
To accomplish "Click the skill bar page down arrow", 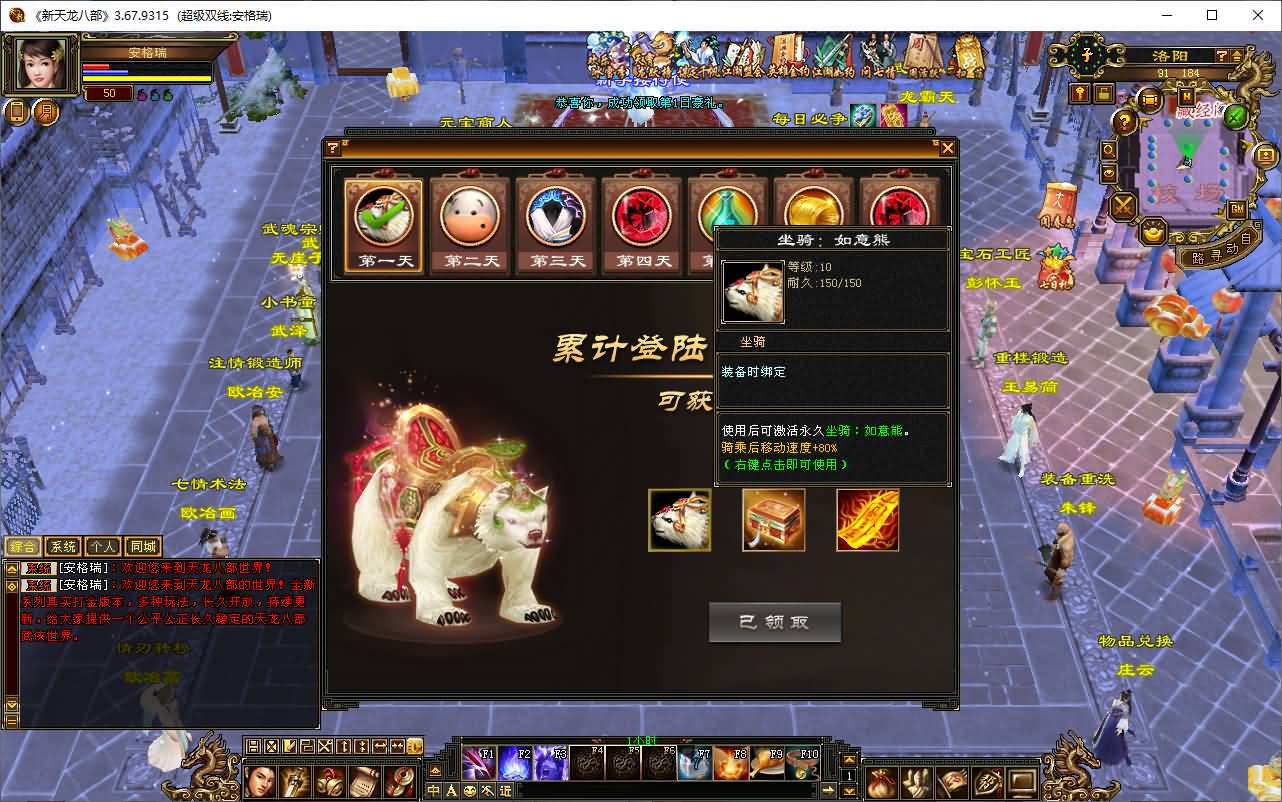I will (849, 791).
